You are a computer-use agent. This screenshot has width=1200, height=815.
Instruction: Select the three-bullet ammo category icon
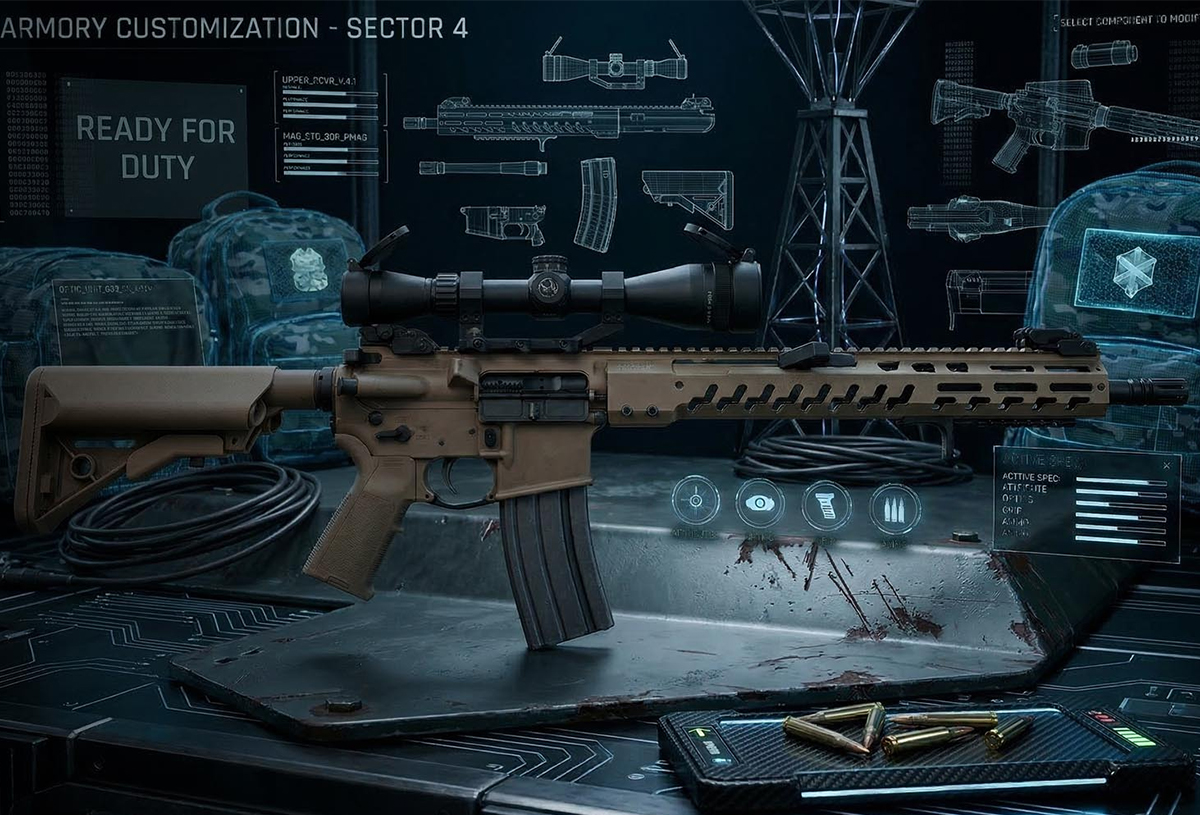[894, 507]
